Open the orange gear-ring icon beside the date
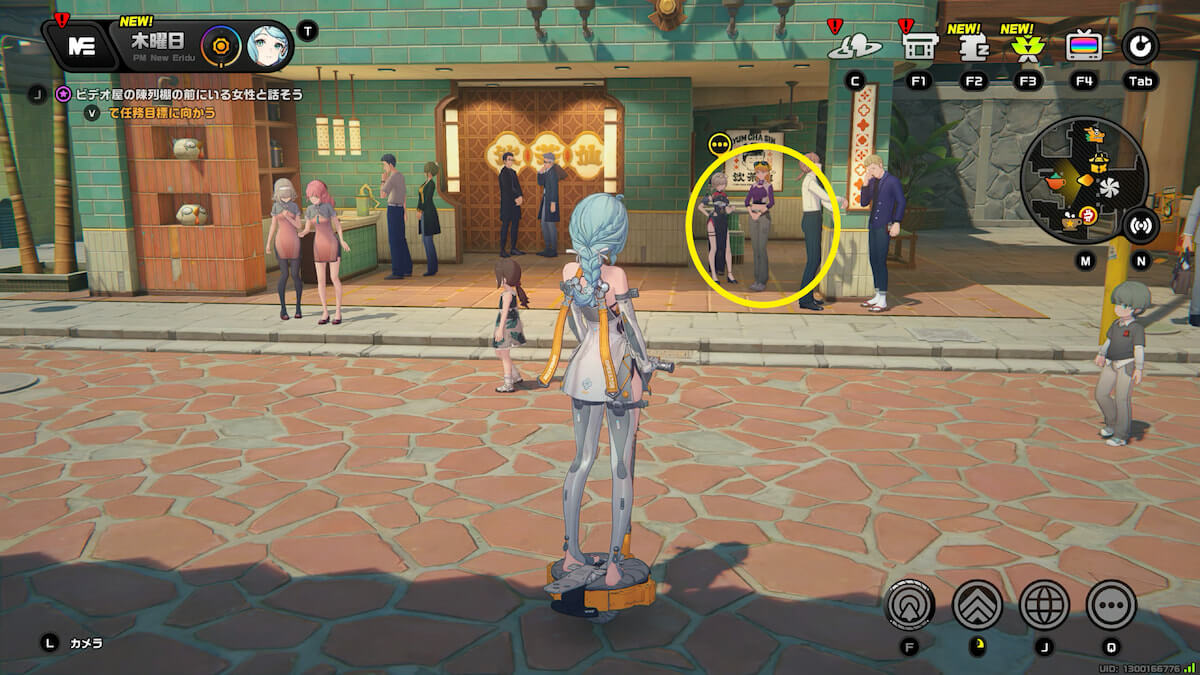 (218, 46)
